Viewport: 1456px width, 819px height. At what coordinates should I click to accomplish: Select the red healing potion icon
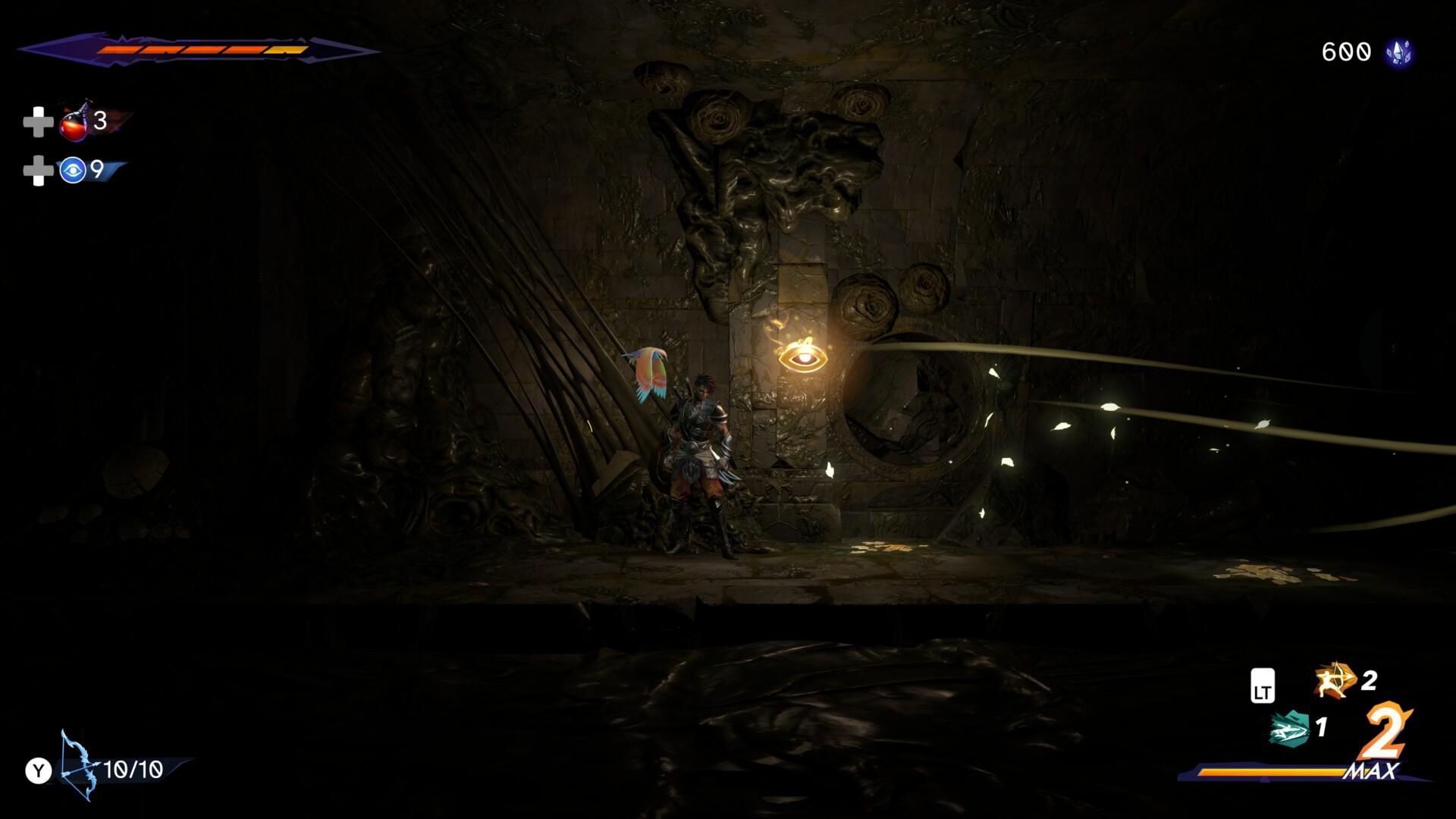[x=74, y=122]
